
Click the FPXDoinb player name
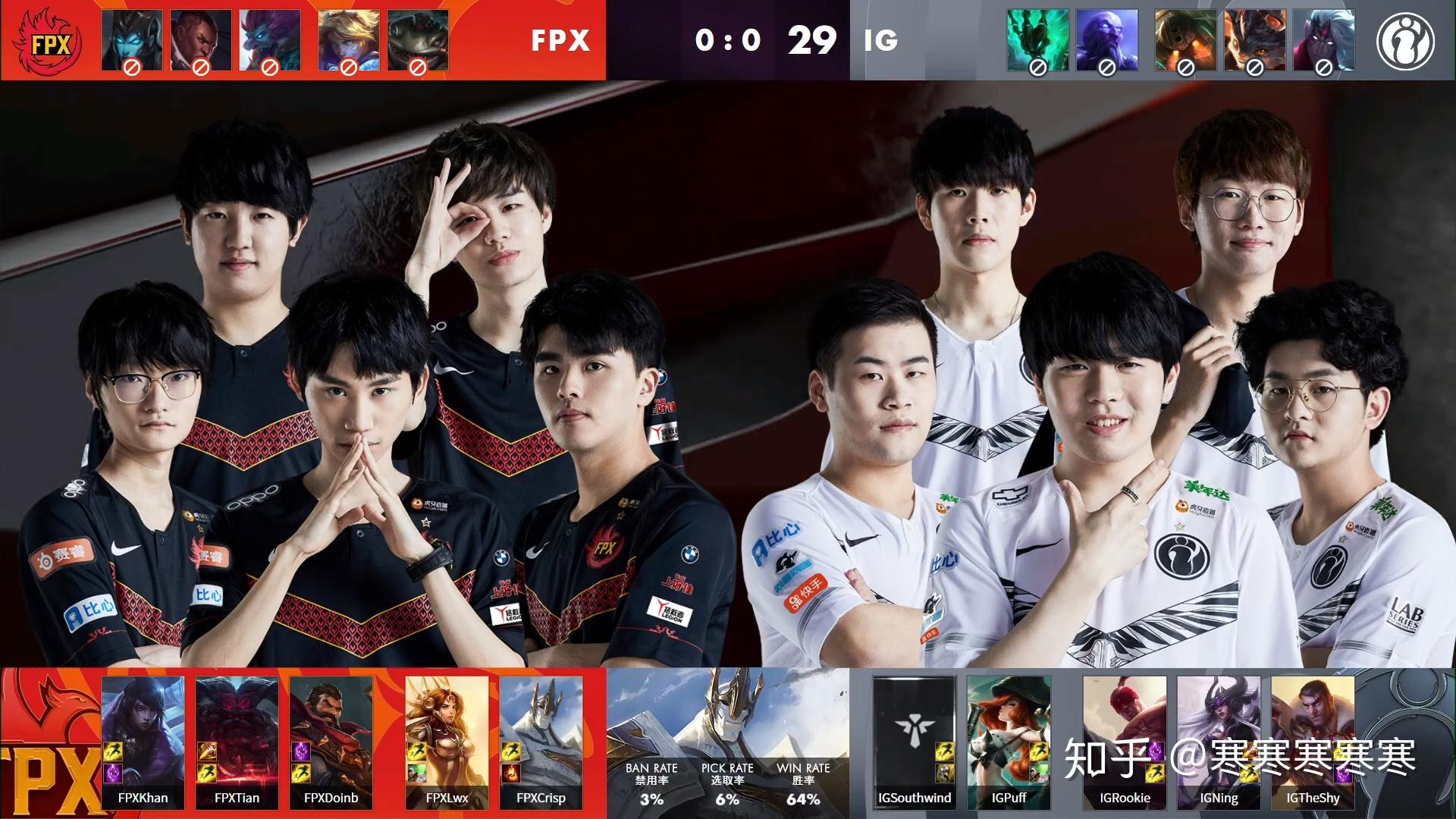click(x=331, y=798)
